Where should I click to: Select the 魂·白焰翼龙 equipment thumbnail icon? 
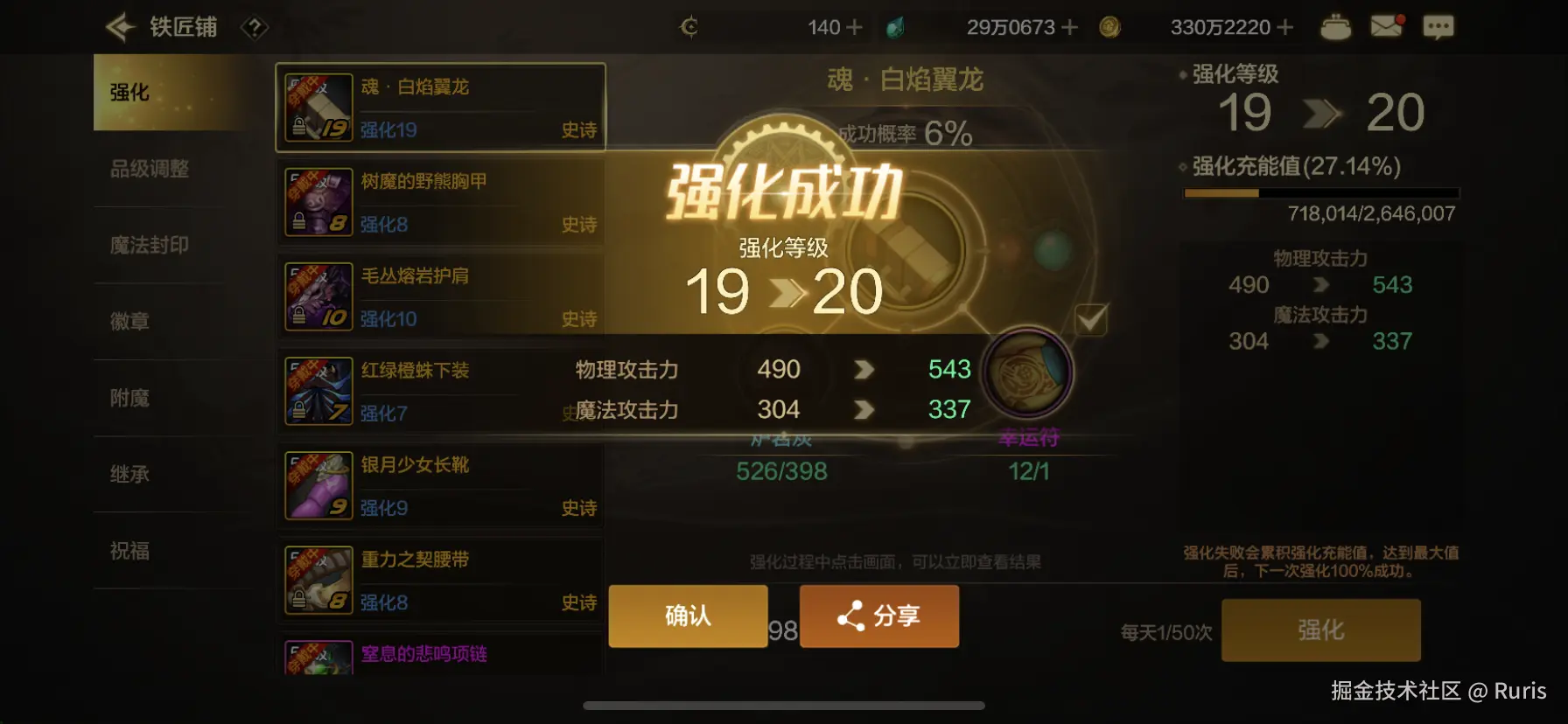(x=318, y=107)
